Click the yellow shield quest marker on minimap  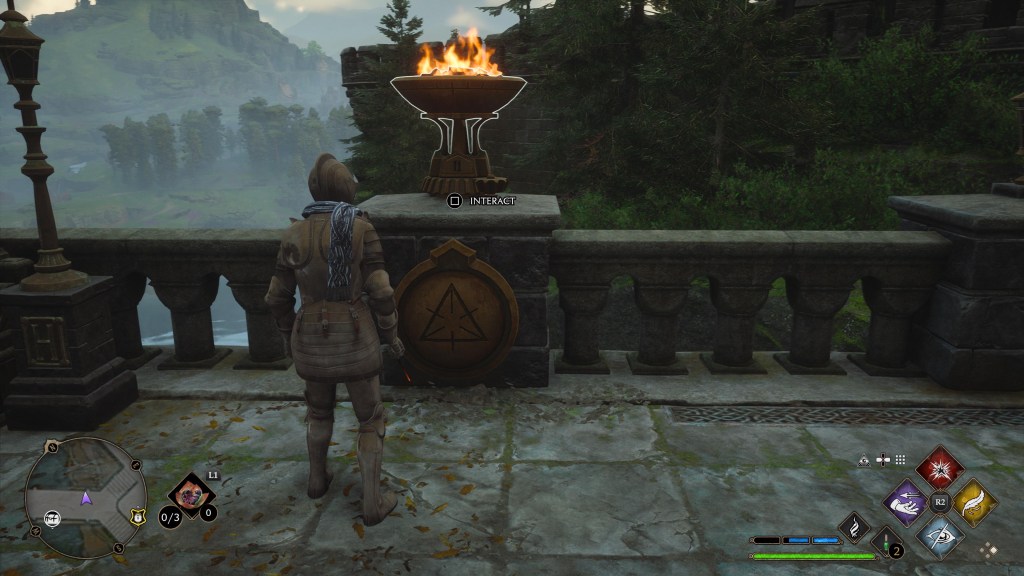pyautogui.click(x=137, y=516)
